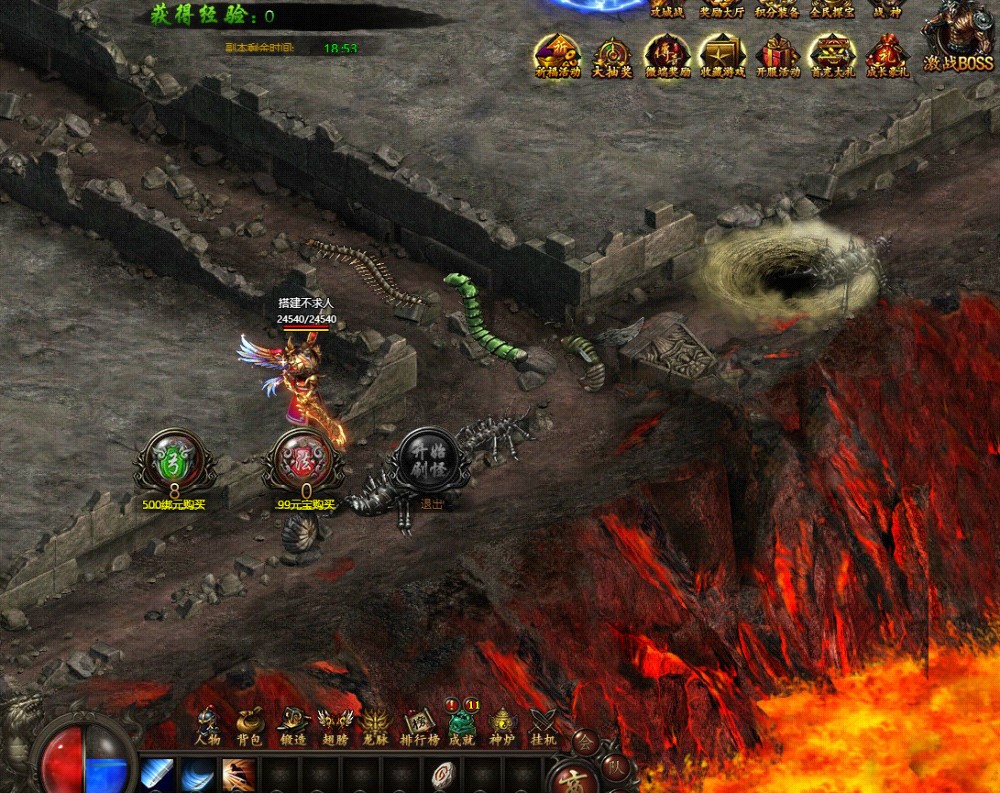Open the 龙脉 dragon vein menu
1000x793 pixels.
[376, 724]
